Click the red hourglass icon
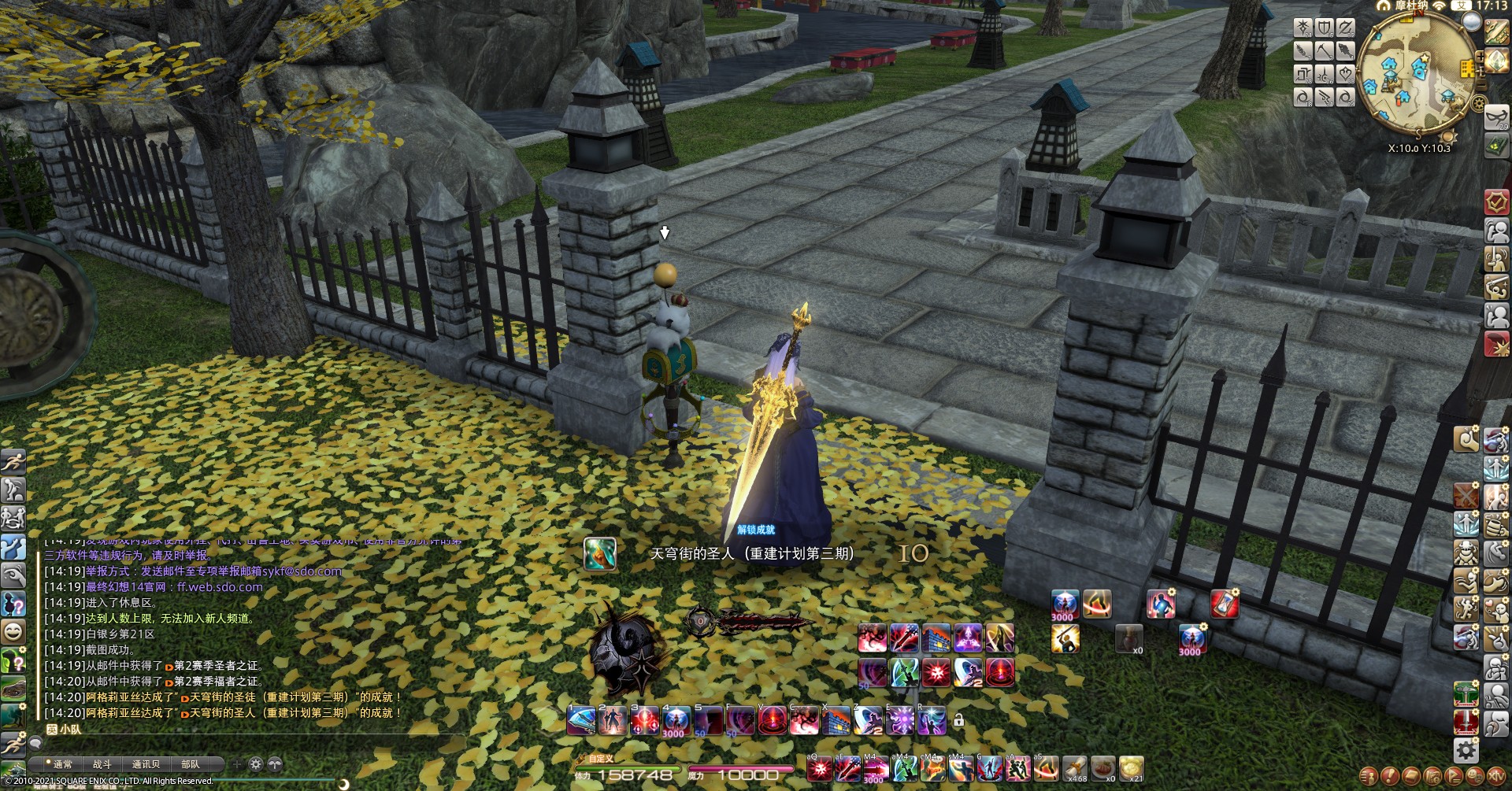 1225,604
